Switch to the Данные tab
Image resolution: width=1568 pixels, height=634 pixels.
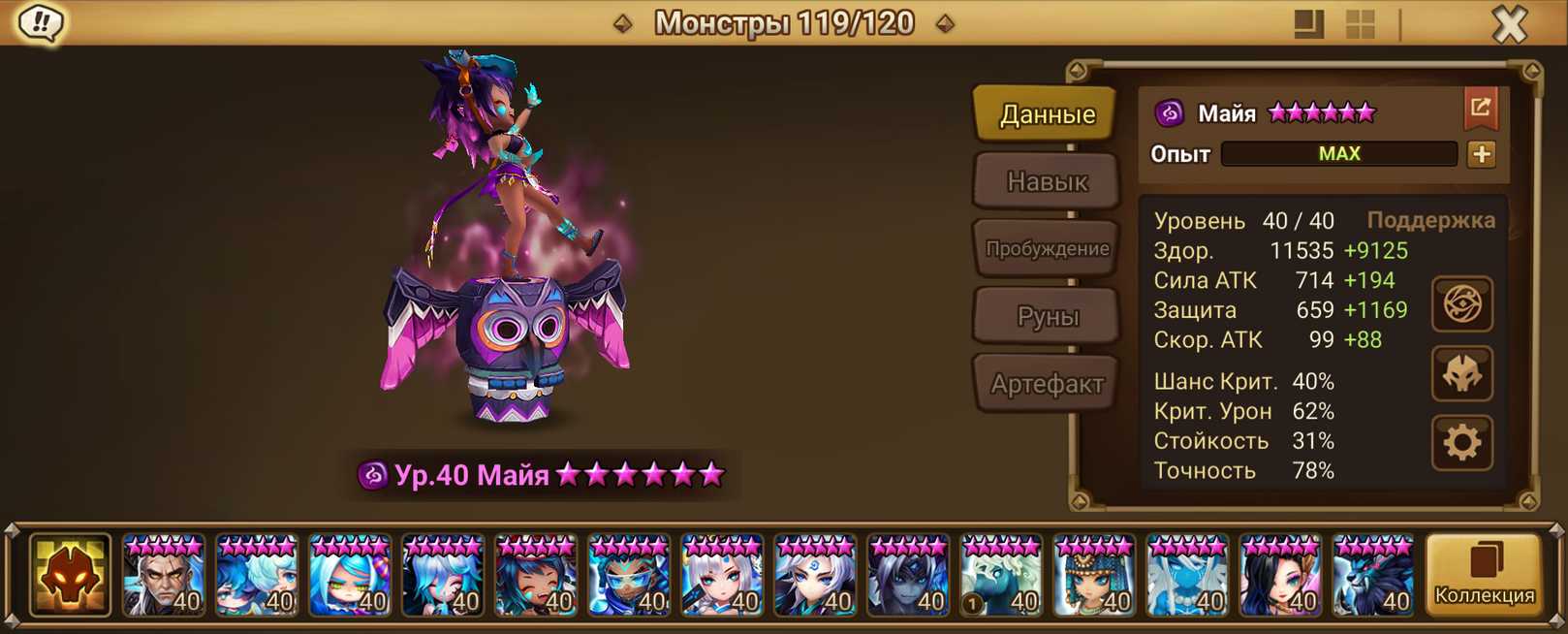(1047, 114)
